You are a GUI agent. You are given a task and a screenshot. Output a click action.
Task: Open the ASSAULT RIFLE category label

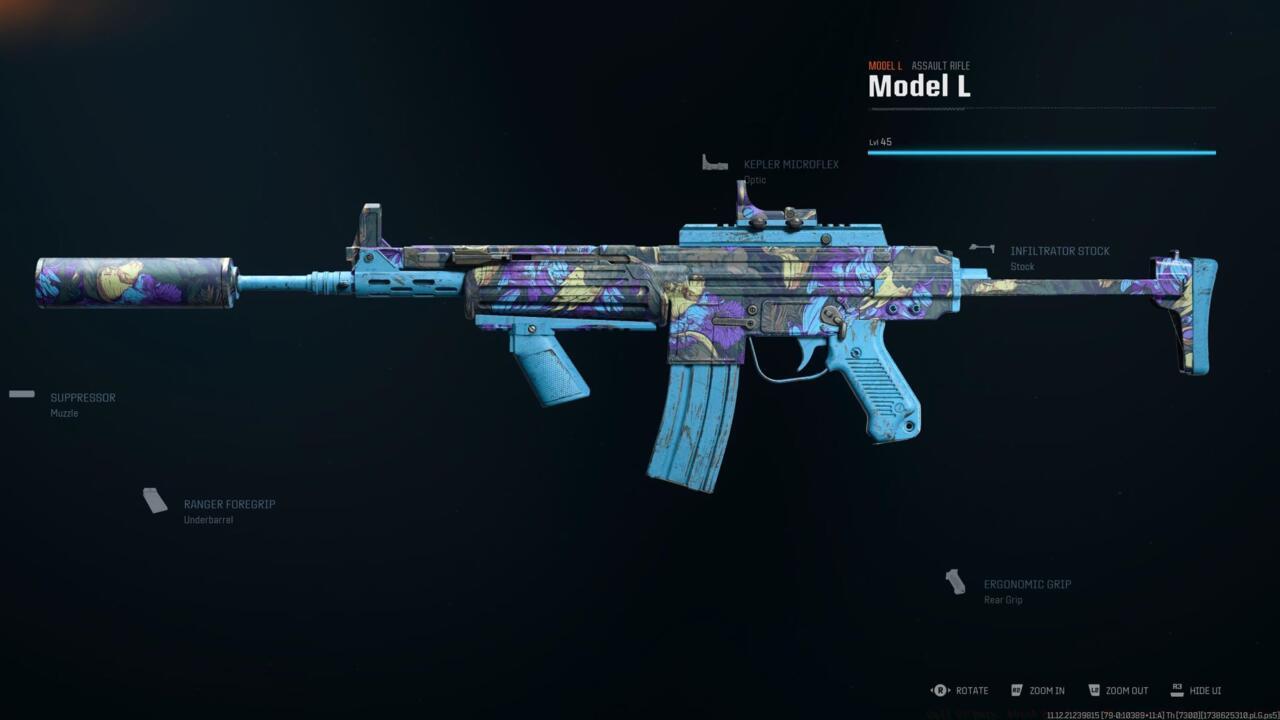pos(940,65)
